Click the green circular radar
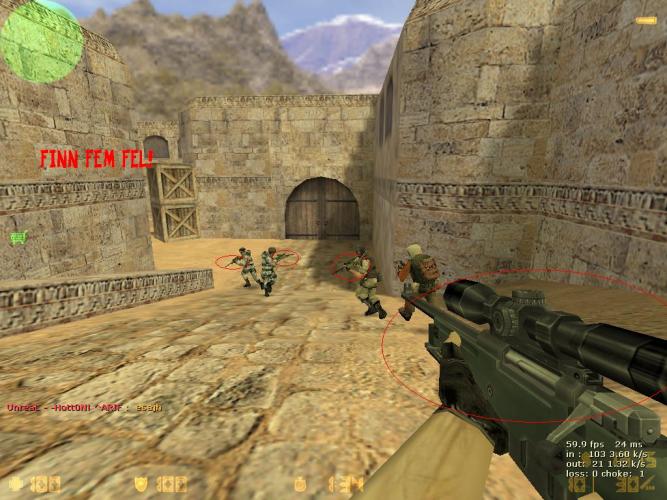The height and width of the screenshot is (500, 667). coord(40,40)
